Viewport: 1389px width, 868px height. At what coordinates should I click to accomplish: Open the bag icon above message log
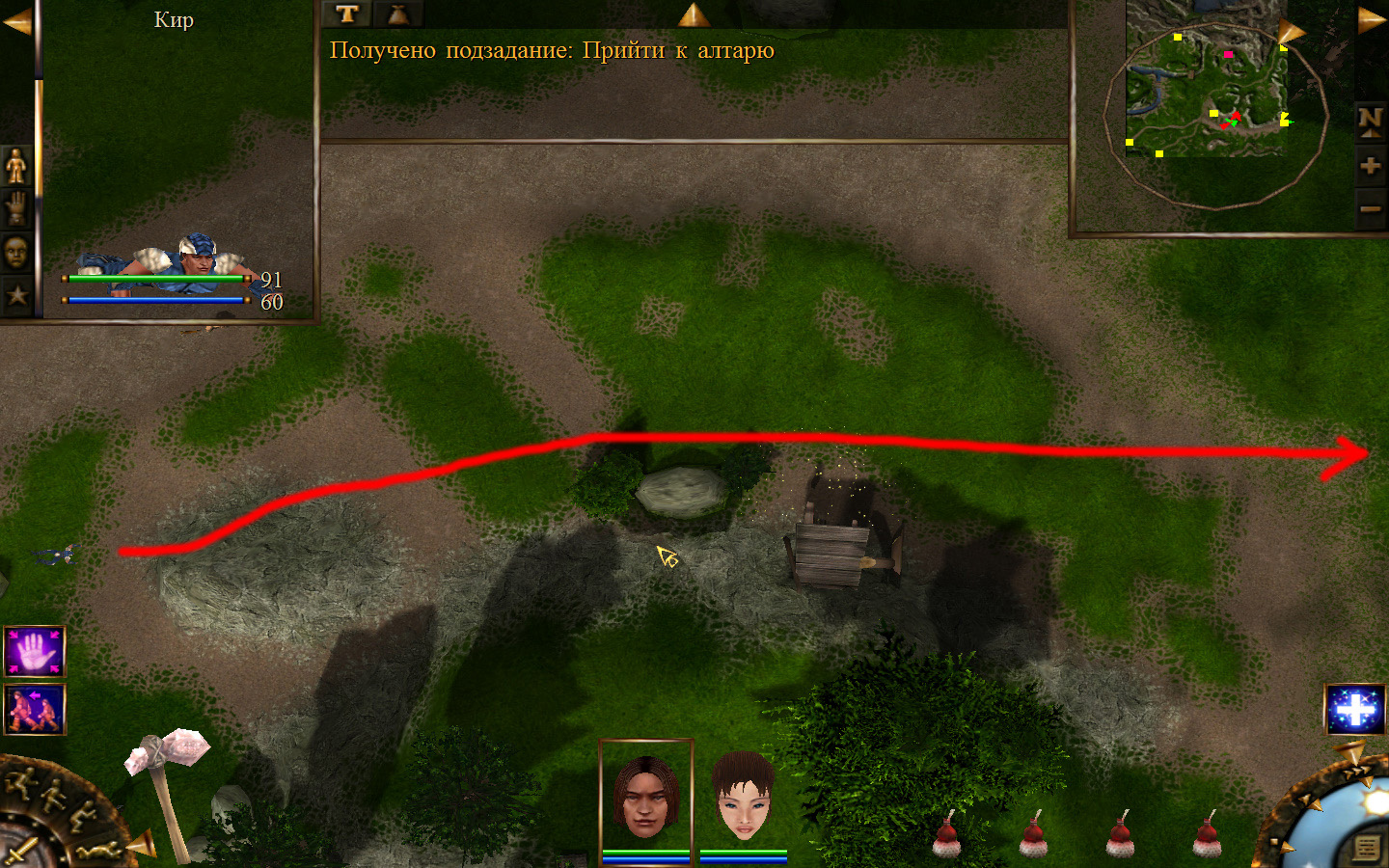coord(397,14)
